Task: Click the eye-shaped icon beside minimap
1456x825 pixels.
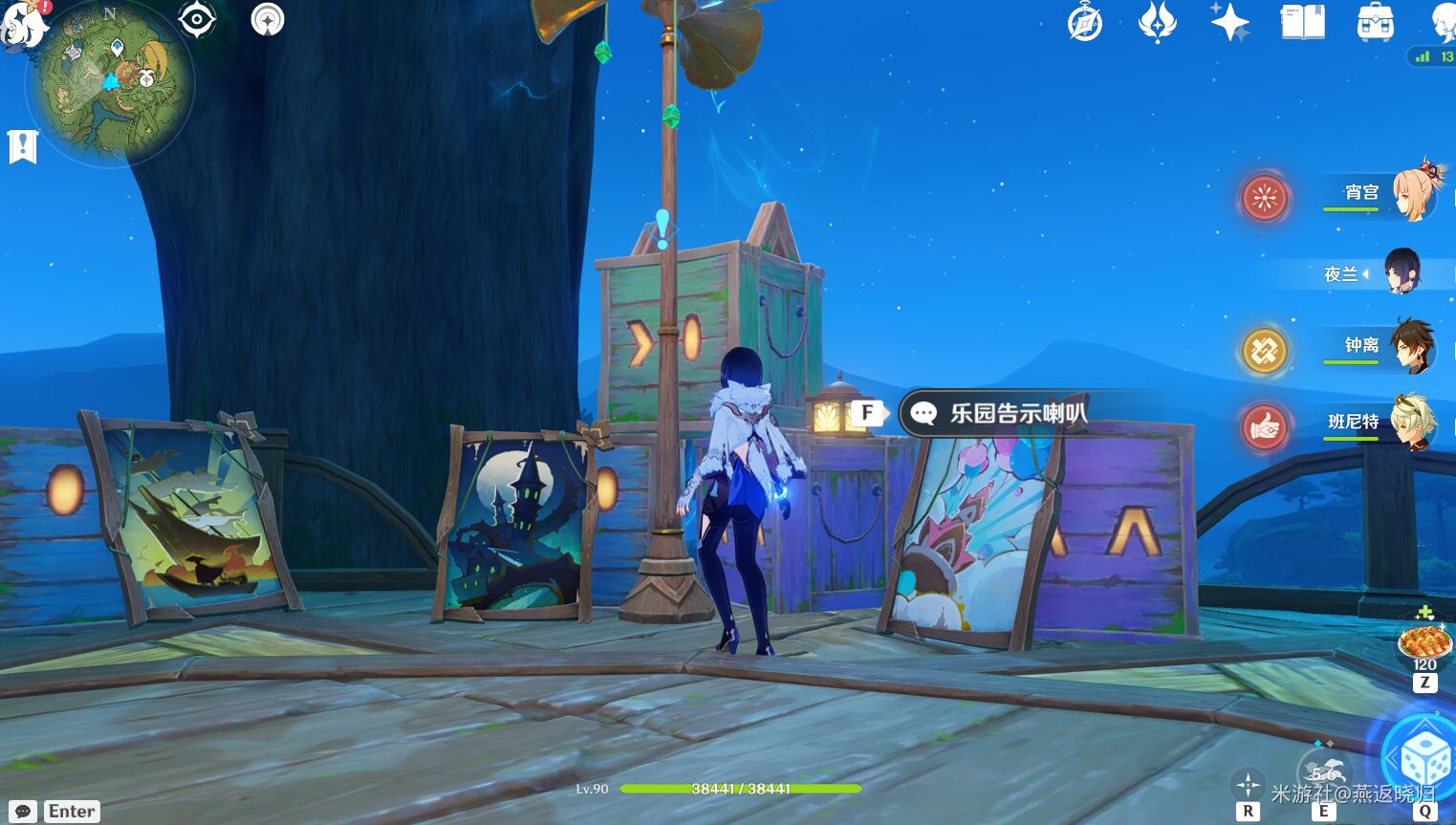Action: 197,19
